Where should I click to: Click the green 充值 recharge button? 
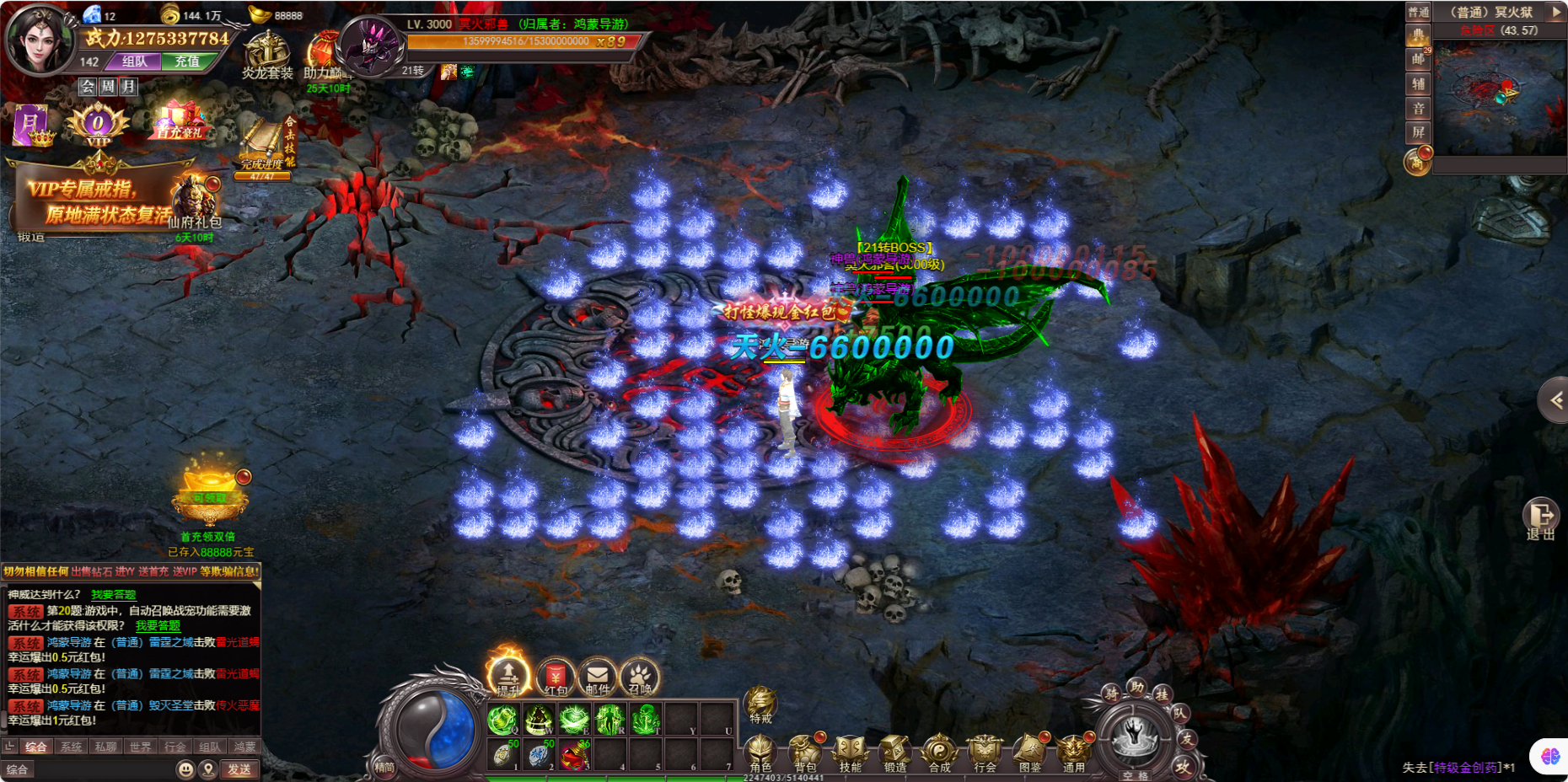click(186, 62)
